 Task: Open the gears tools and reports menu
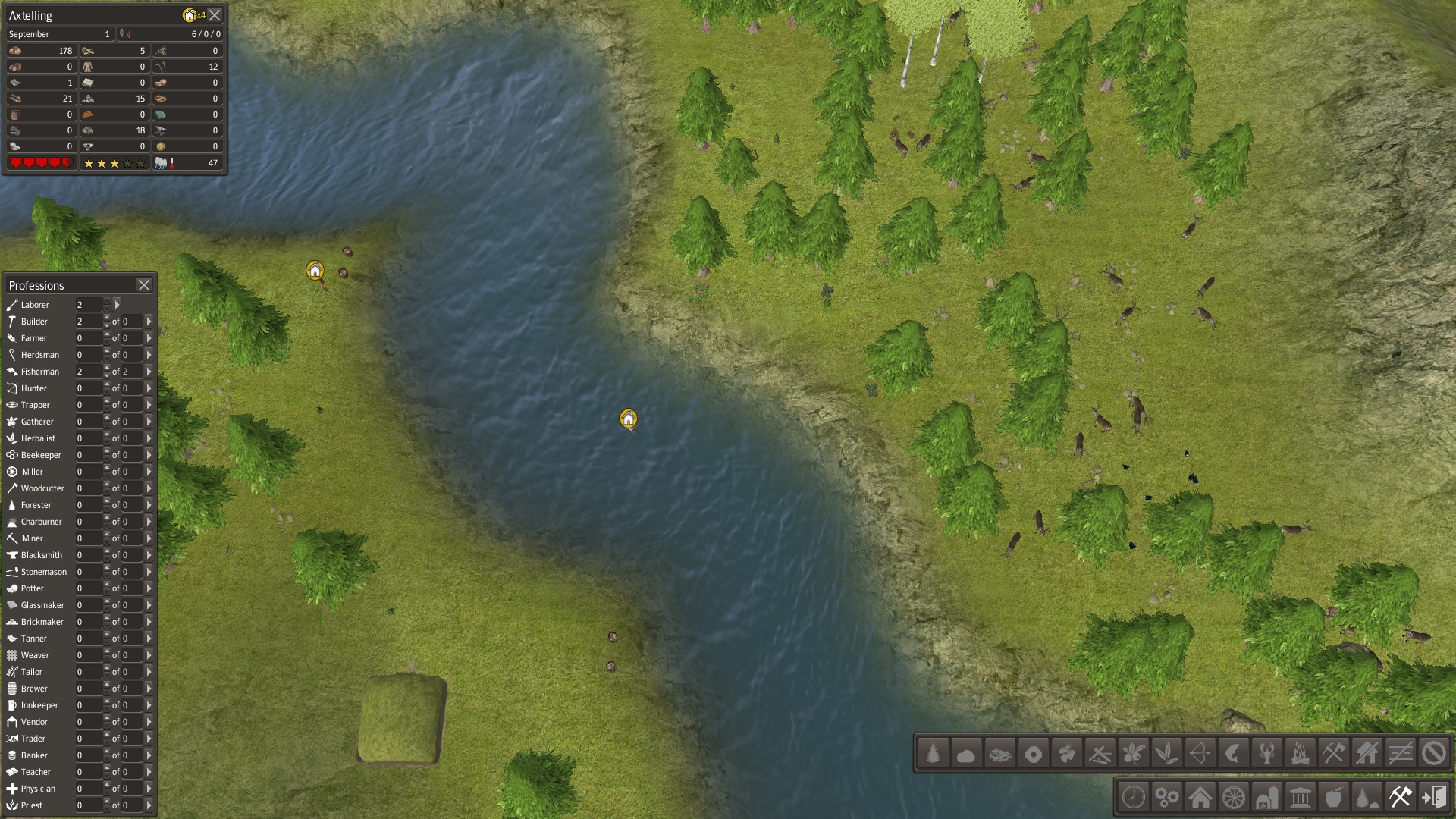tap(1167, 798)
